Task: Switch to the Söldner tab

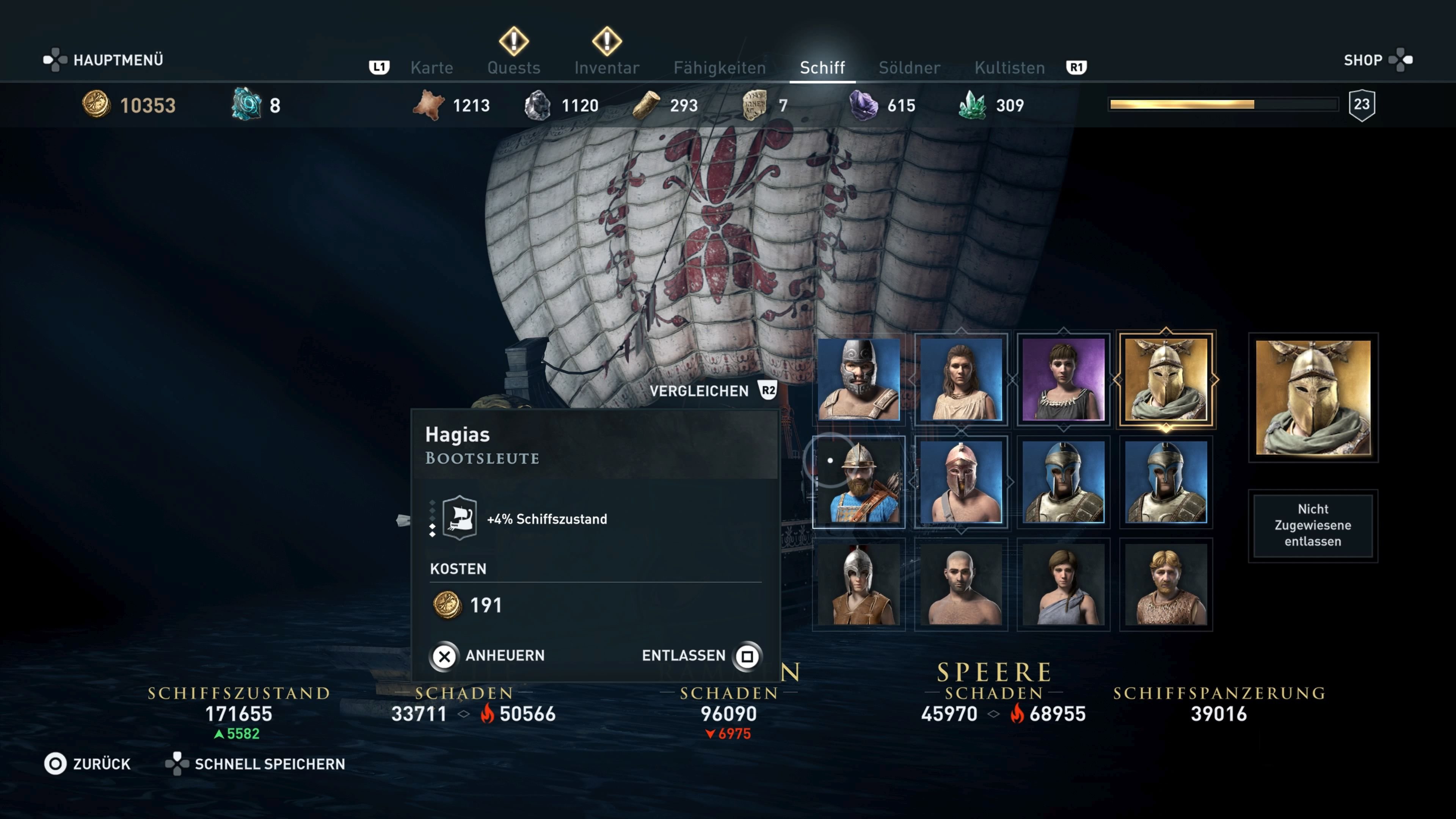Action: click(909, 67)
